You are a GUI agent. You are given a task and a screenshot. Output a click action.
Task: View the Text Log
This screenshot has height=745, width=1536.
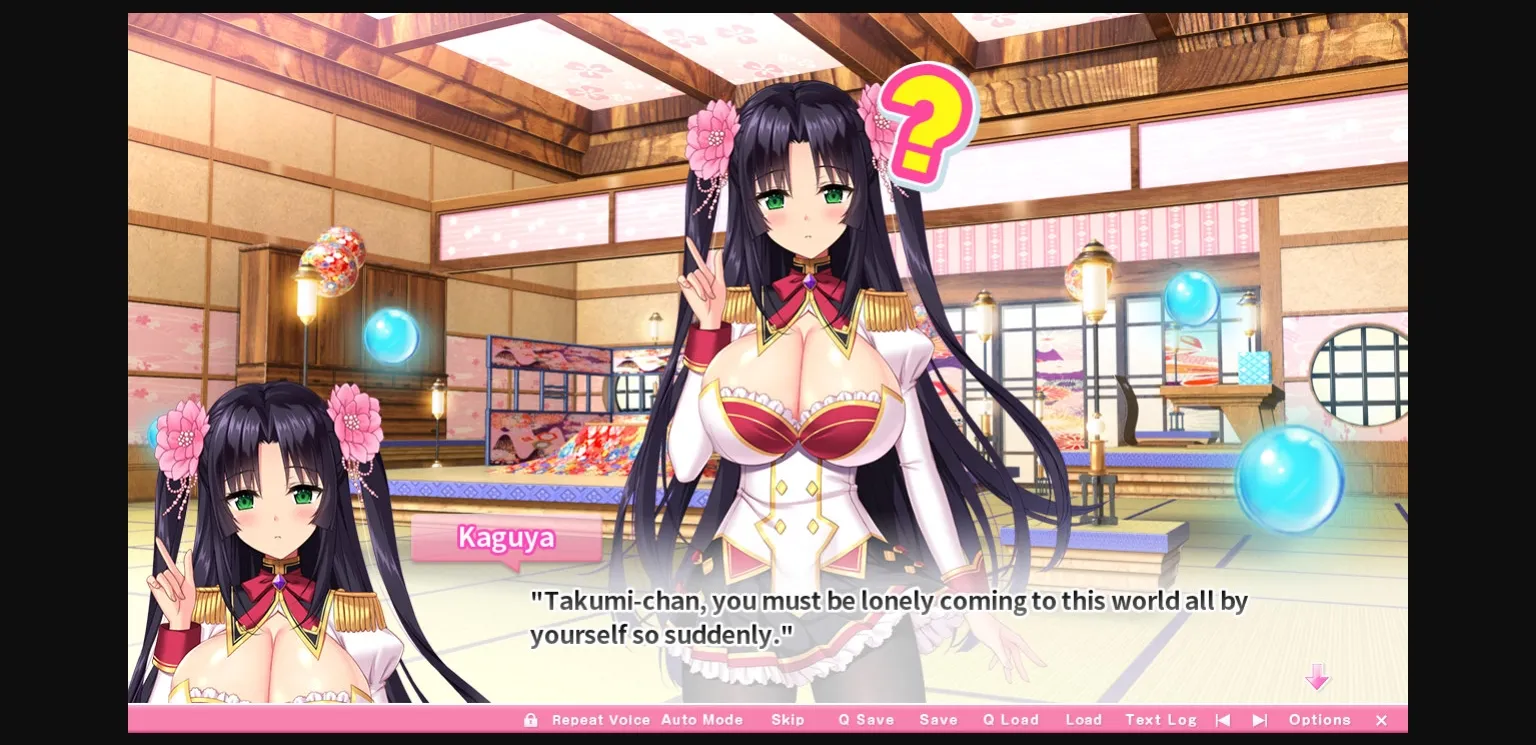pos(1160,720)
